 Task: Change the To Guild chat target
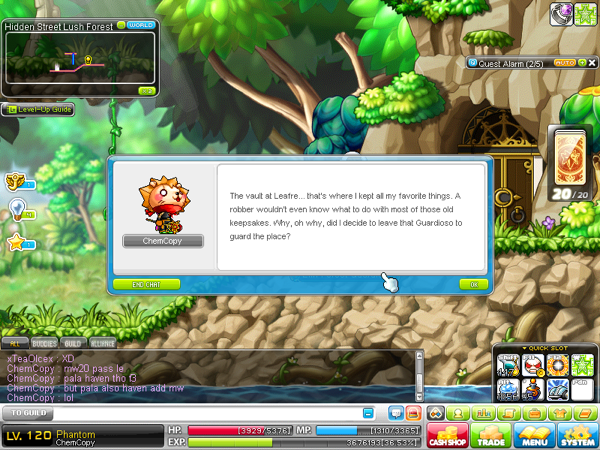pyautogui.click(x=30, y=412)
